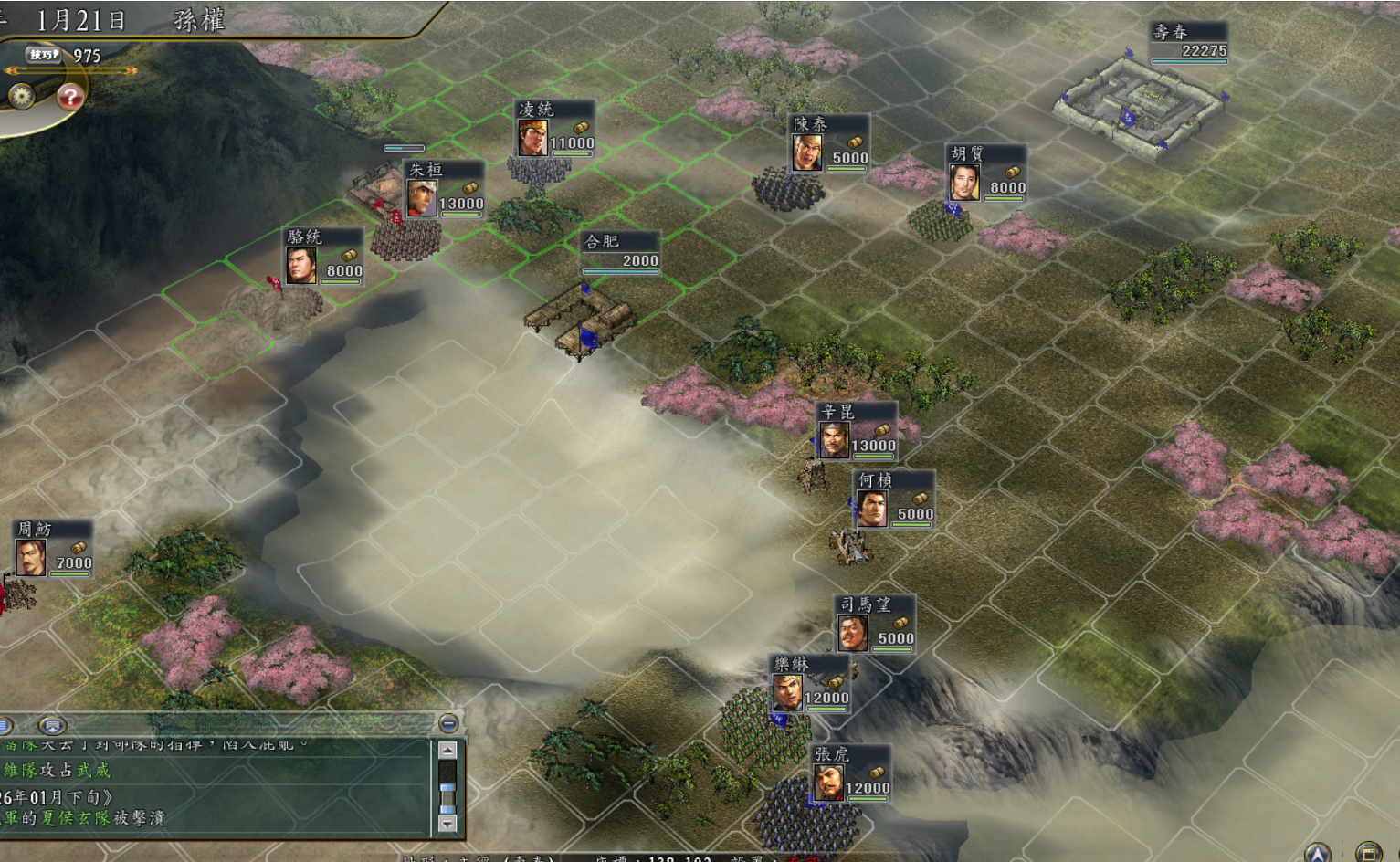Click the 技巧 skill points badge
The height and width of the screenshot is (862, 1400).
click(45, 54)
